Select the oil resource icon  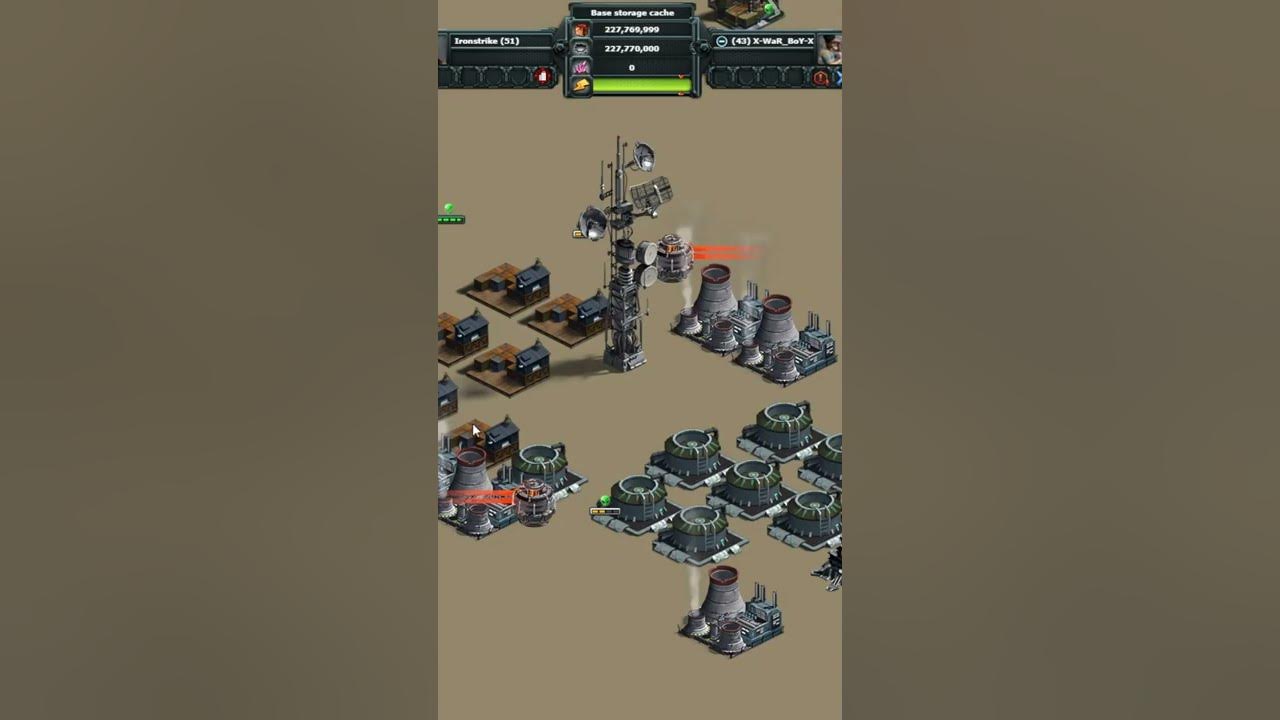tap(581, 48)
